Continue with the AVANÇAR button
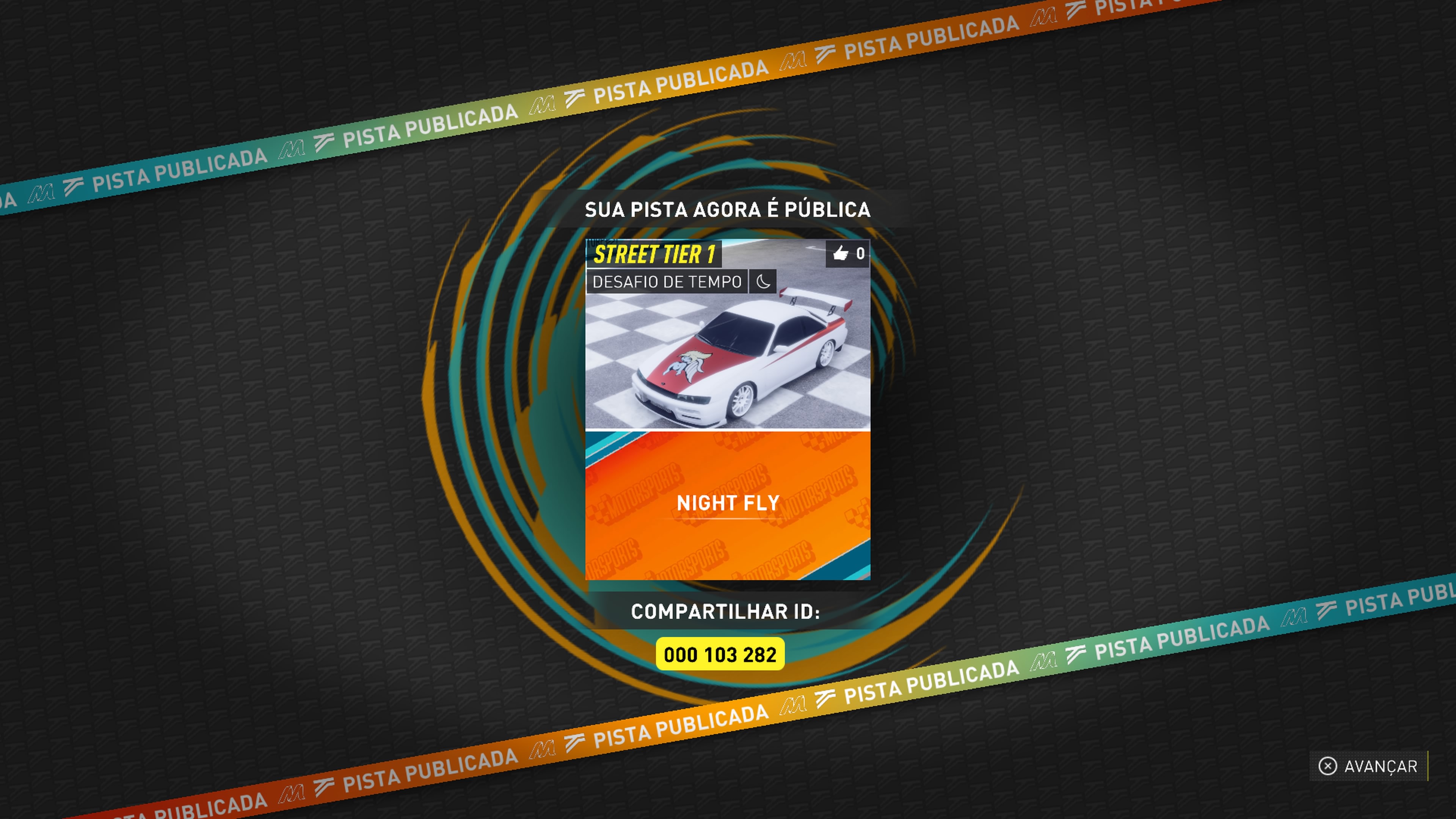The width and height of the screenshot is (1456, 819). 1368,766
